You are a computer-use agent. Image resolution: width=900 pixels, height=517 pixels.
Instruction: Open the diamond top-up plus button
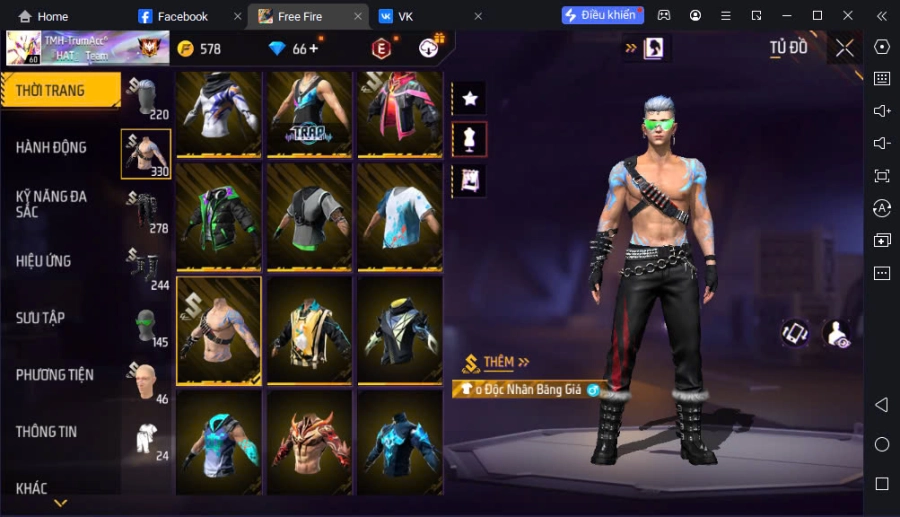pyautogui.click(x=313, y=48)
